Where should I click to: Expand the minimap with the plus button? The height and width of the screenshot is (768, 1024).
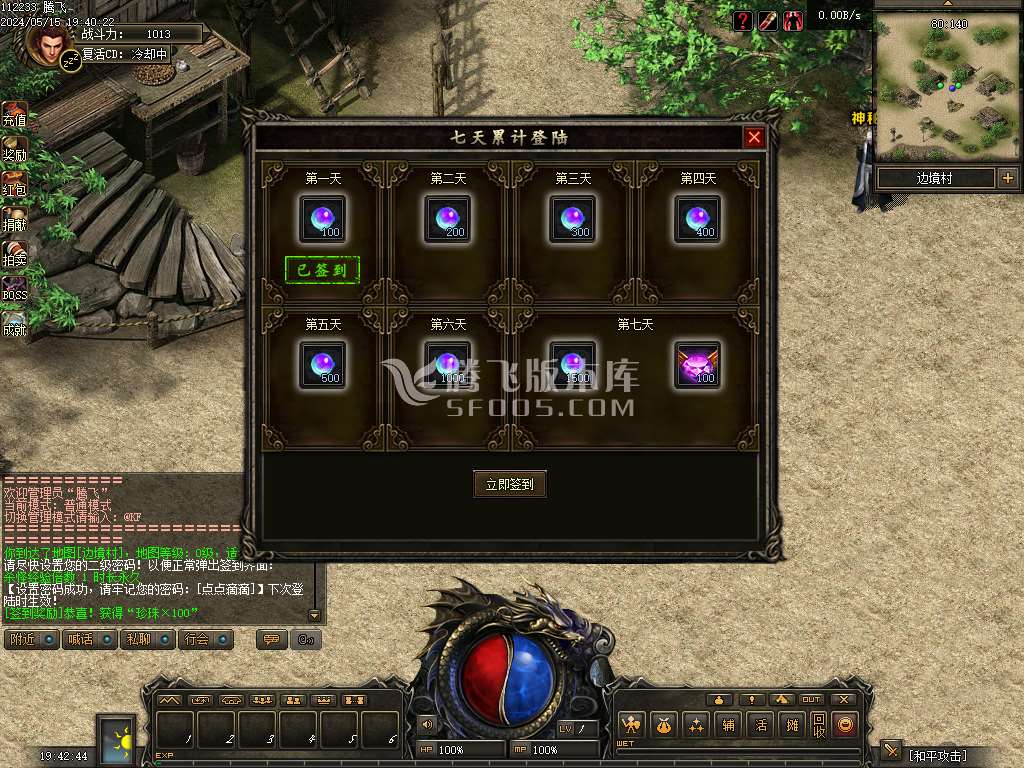point(1007,178)
